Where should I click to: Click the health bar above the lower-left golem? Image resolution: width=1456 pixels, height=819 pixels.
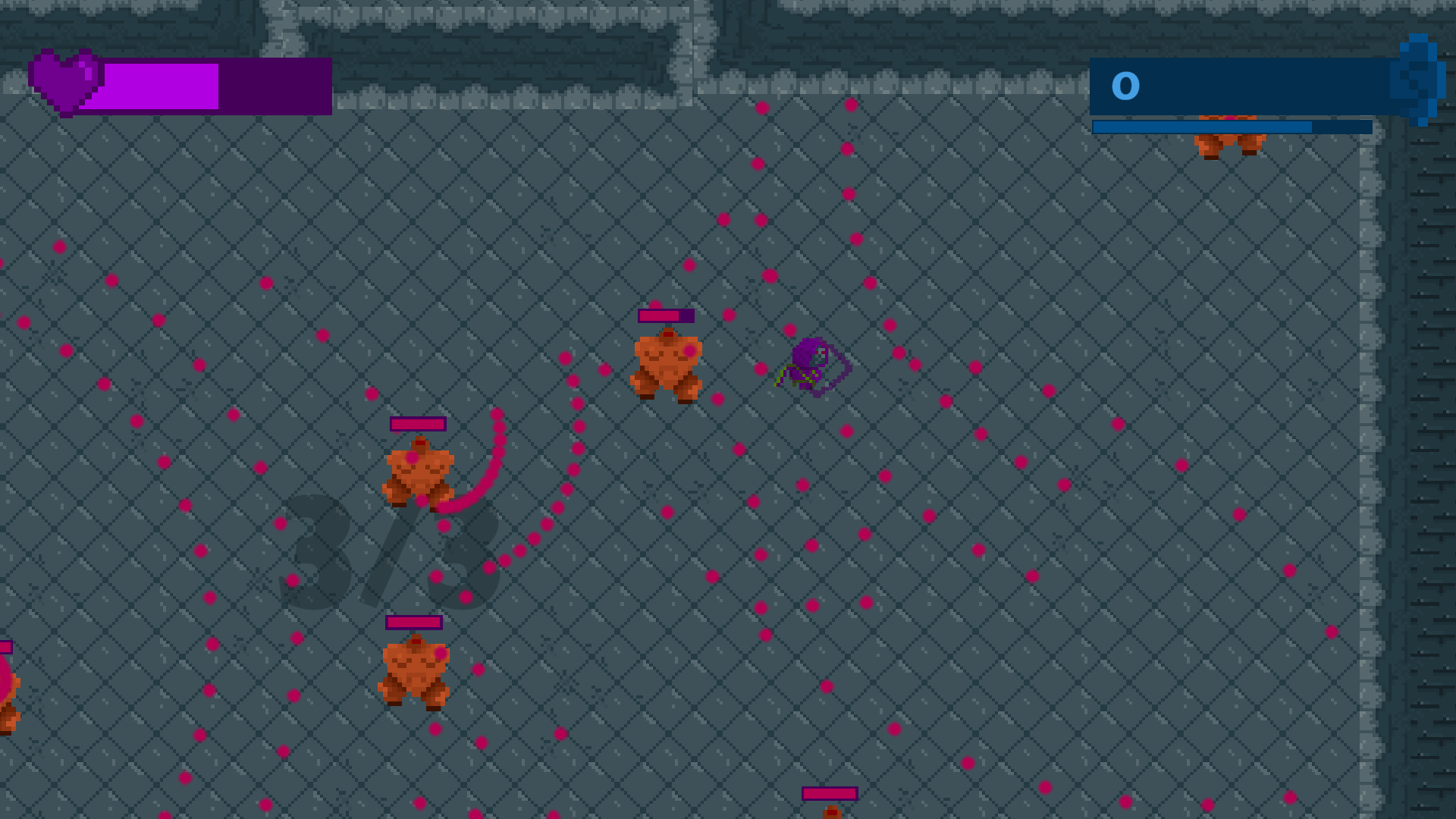point(414,623)
